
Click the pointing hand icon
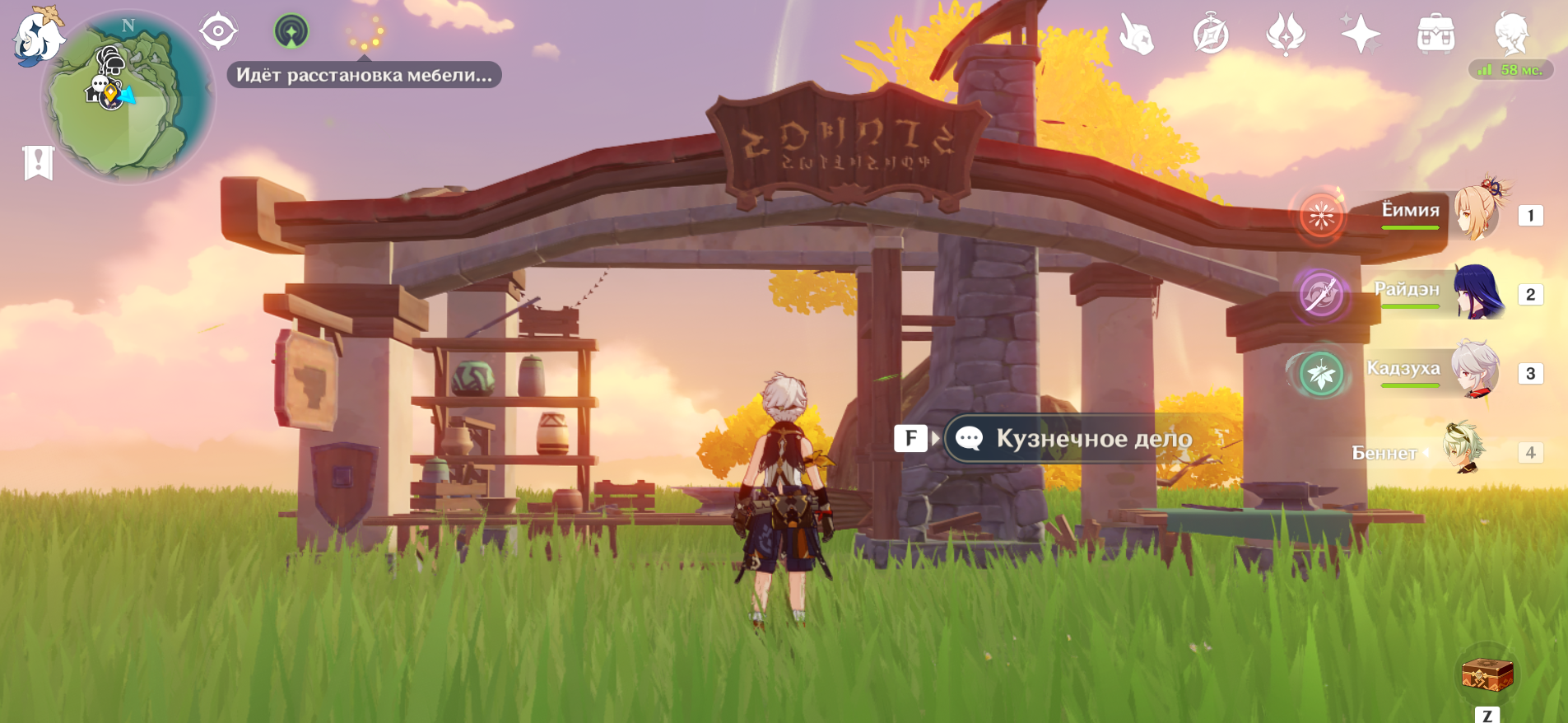(x=1137, y=35)
